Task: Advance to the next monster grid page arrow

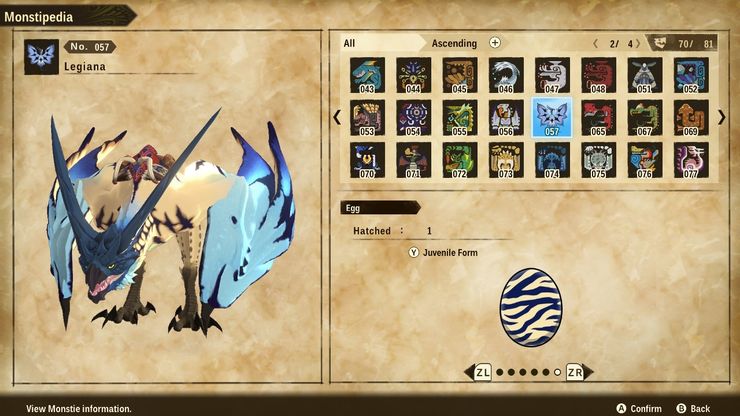Action: (x=721, y=117)
